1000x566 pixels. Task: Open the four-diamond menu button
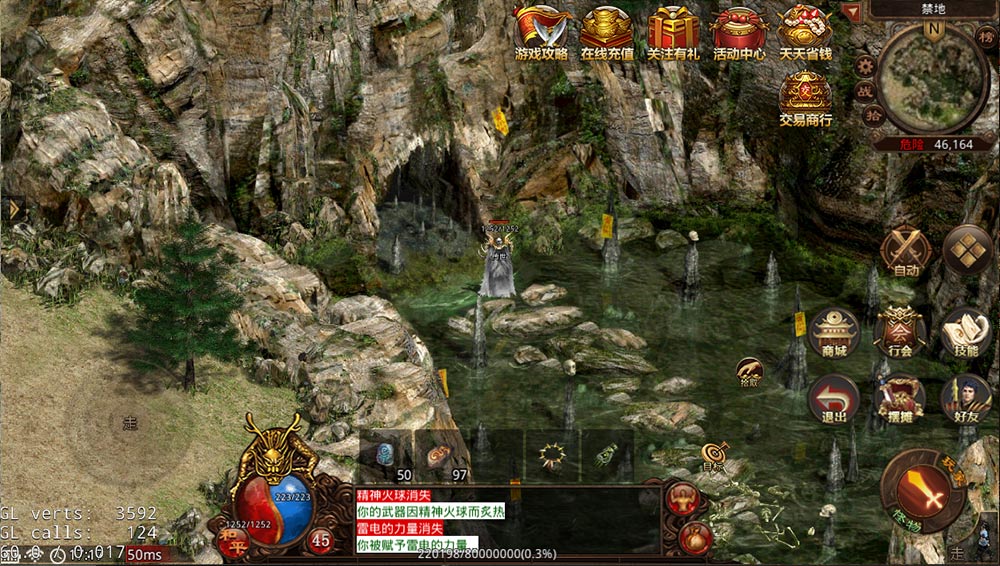coord(967,249)
